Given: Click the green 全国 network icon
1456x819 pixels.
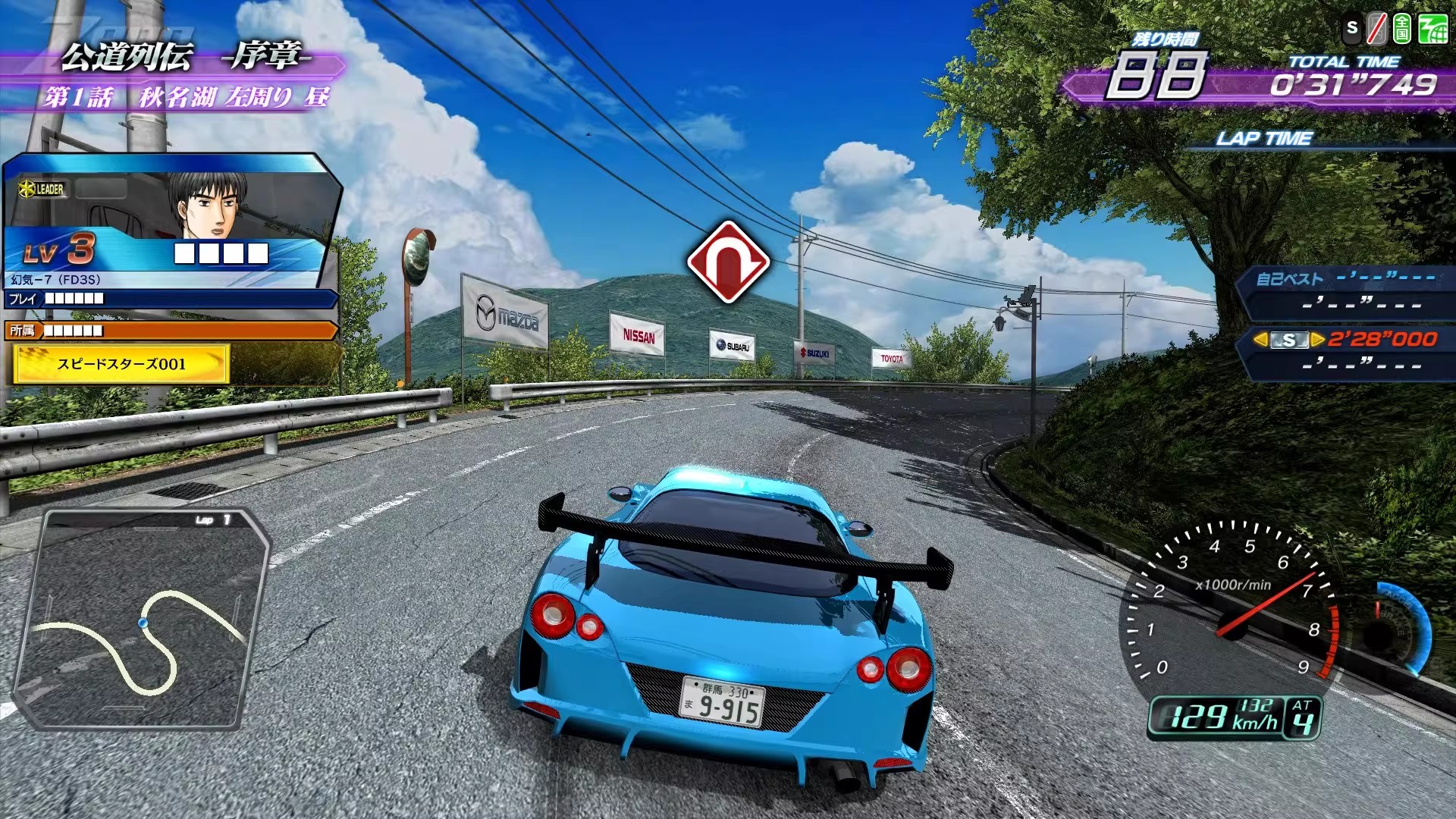Looking at the screenshot, I should (1402, 30).
